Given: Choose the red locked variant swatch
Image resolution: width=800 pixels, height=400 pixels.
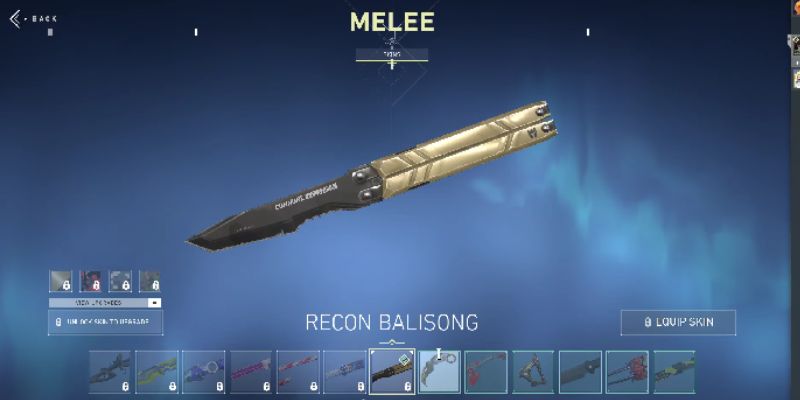Looking at the screenshot, I should pyautogui.click(x=90, y=281).
